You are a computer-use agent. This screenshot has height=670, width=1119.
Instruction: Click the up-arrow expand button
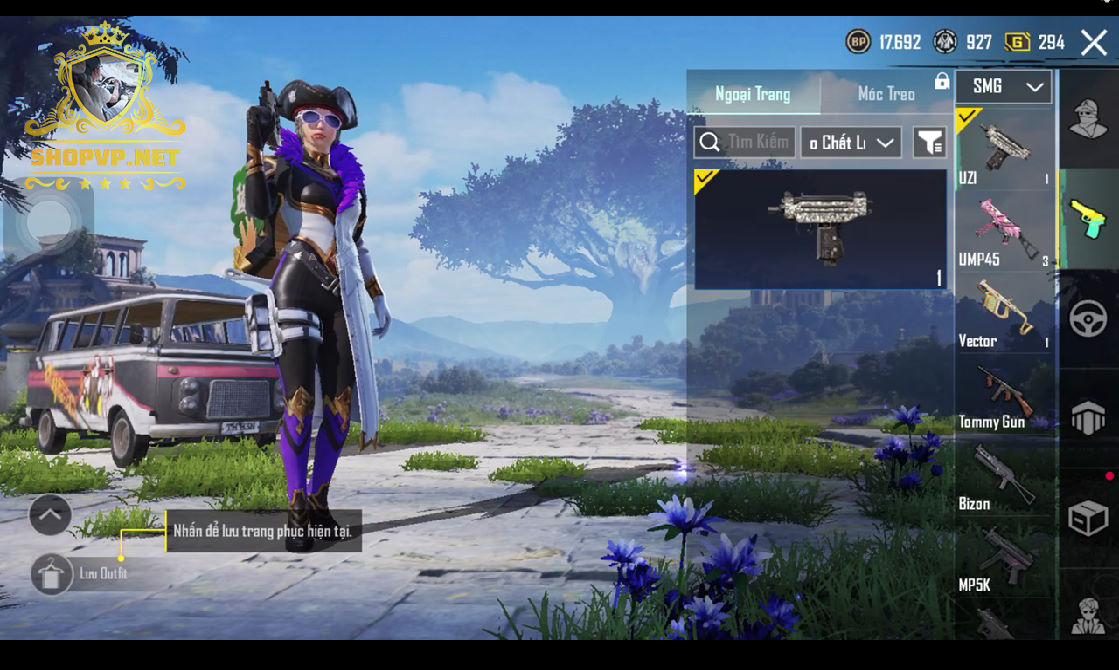[x=50, y=515]
